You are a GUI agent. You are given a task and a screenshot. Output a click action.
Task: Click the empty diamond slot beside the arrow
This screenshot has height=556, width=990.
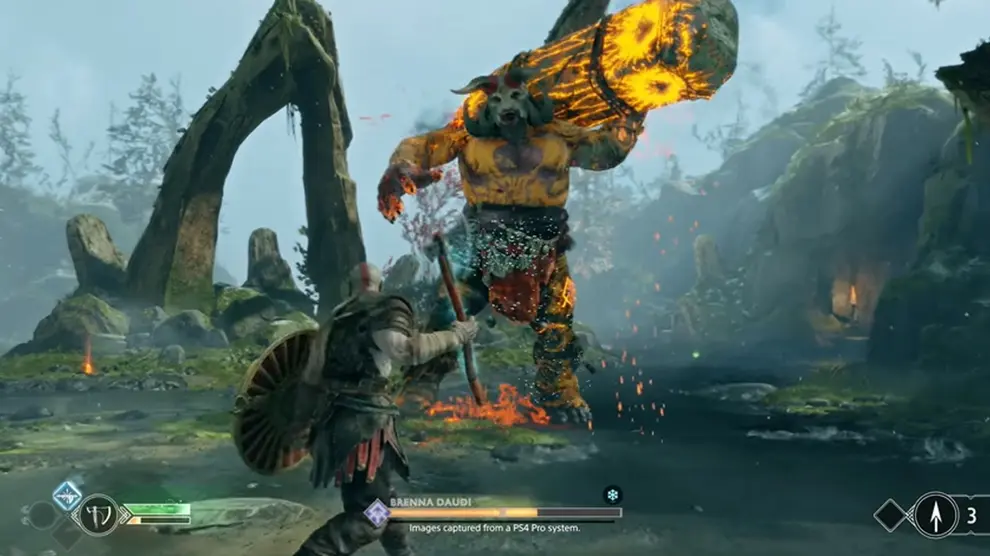coord(889,515)
